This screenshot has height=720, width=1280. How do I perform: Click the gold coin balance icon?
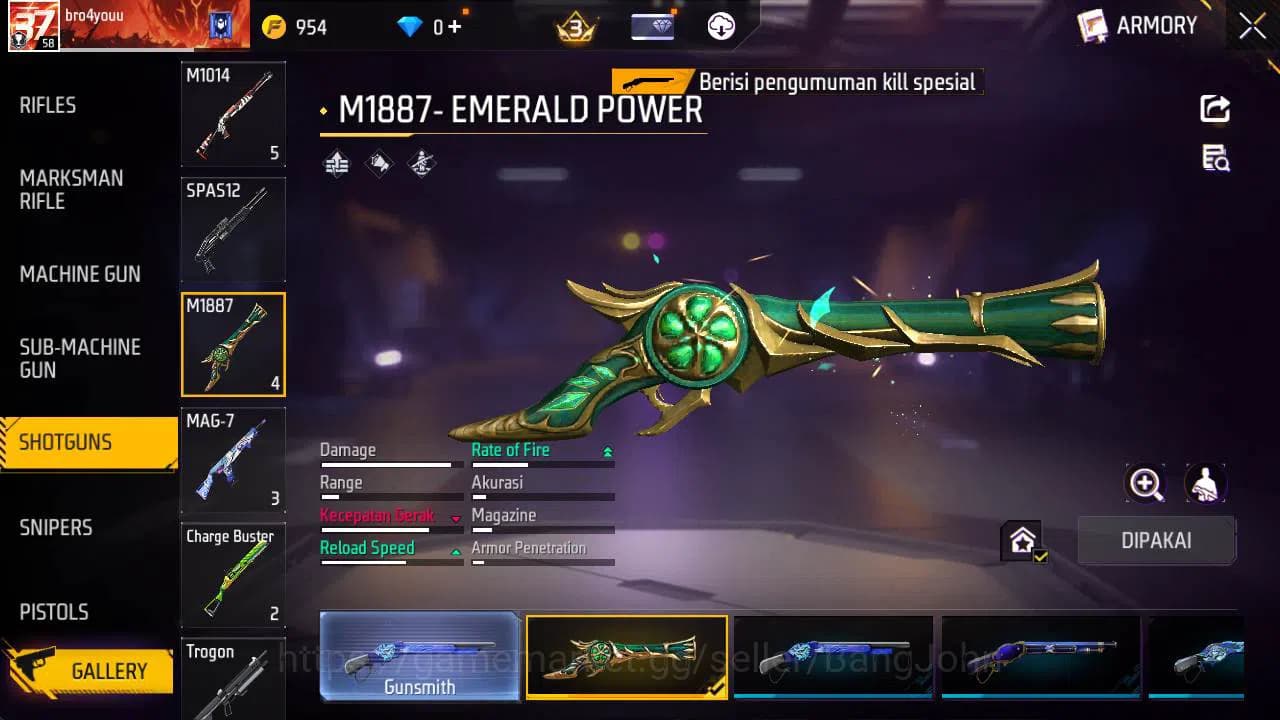[x=270, y=25]
